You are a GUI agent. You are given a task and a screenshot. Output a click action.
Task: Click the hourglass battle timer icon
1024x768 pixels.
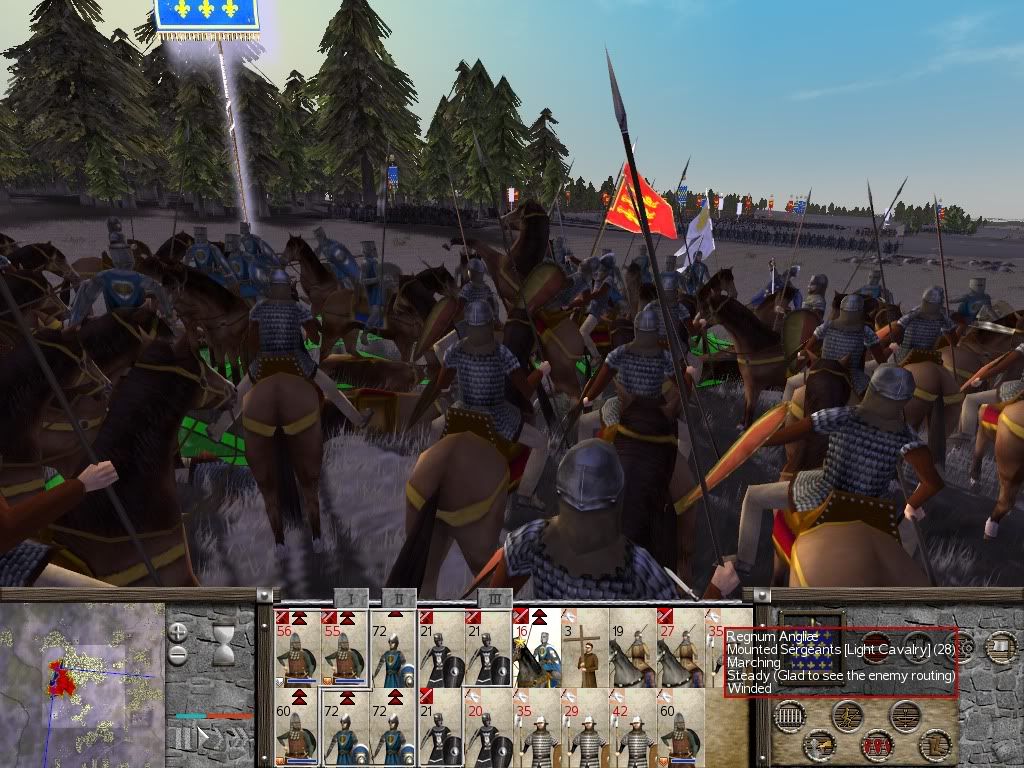(224, 638)
